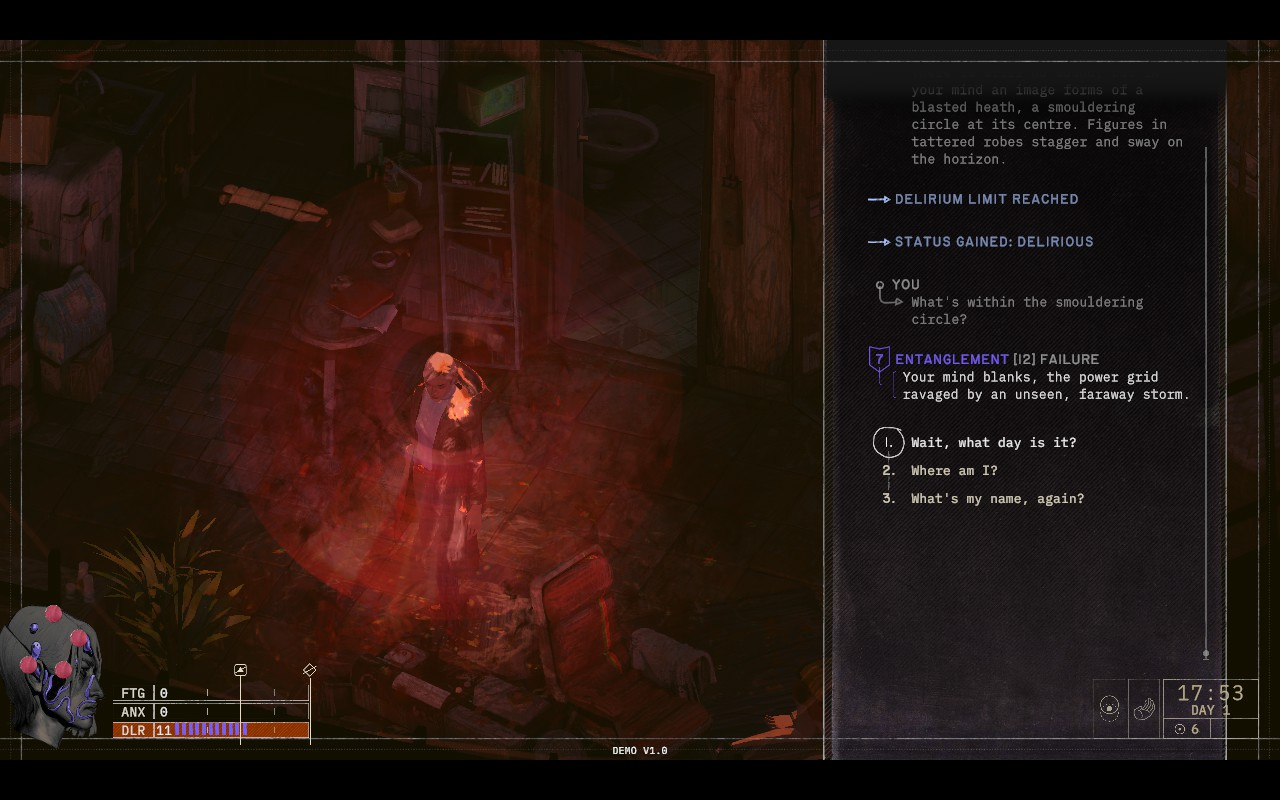1280x800 pixels.
Task: Select the "Where am I?" dialogue option
Action: pos(953,470)
